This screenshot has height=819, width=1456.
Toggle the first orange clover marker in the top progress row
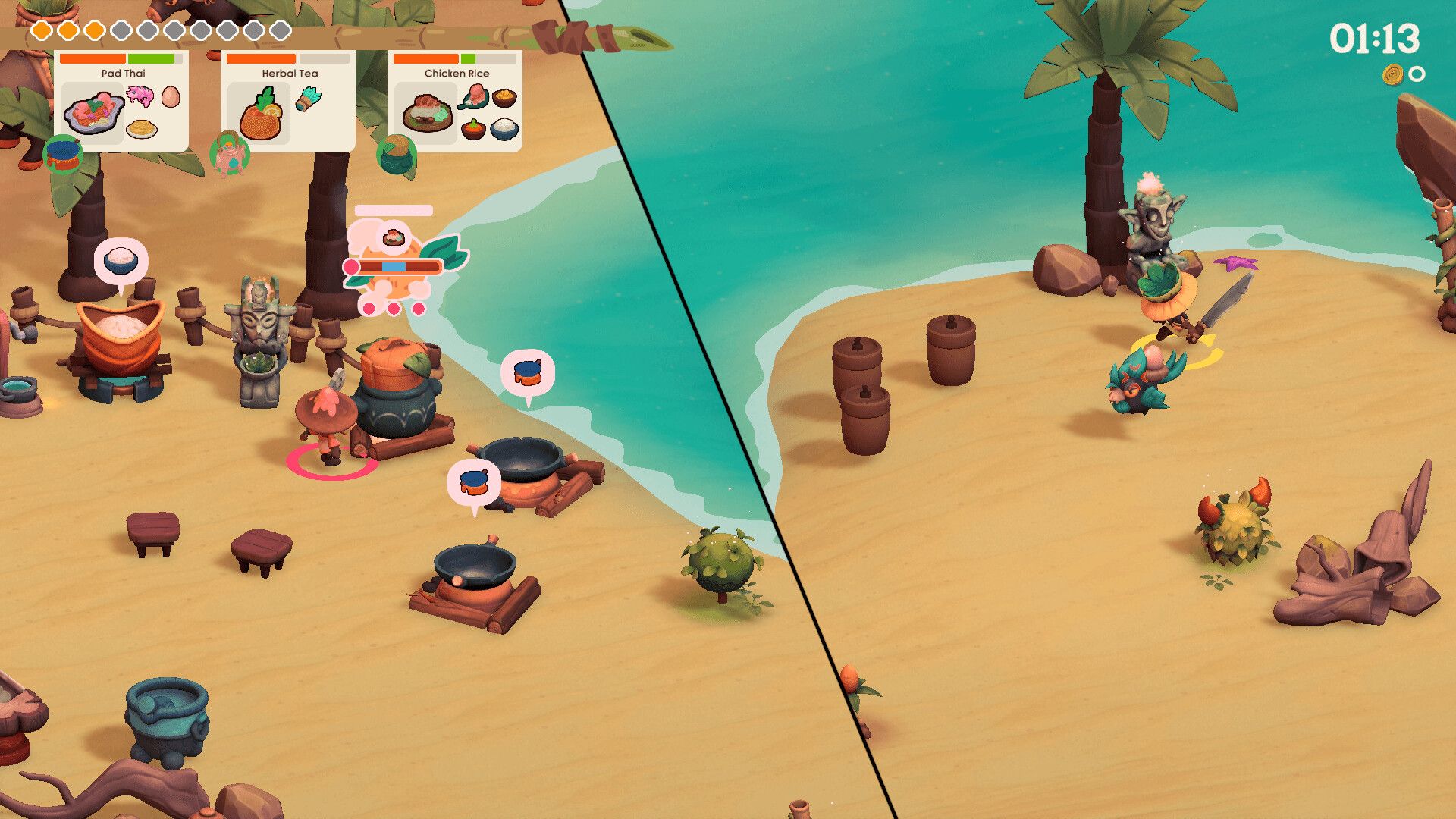coord(42,30)
